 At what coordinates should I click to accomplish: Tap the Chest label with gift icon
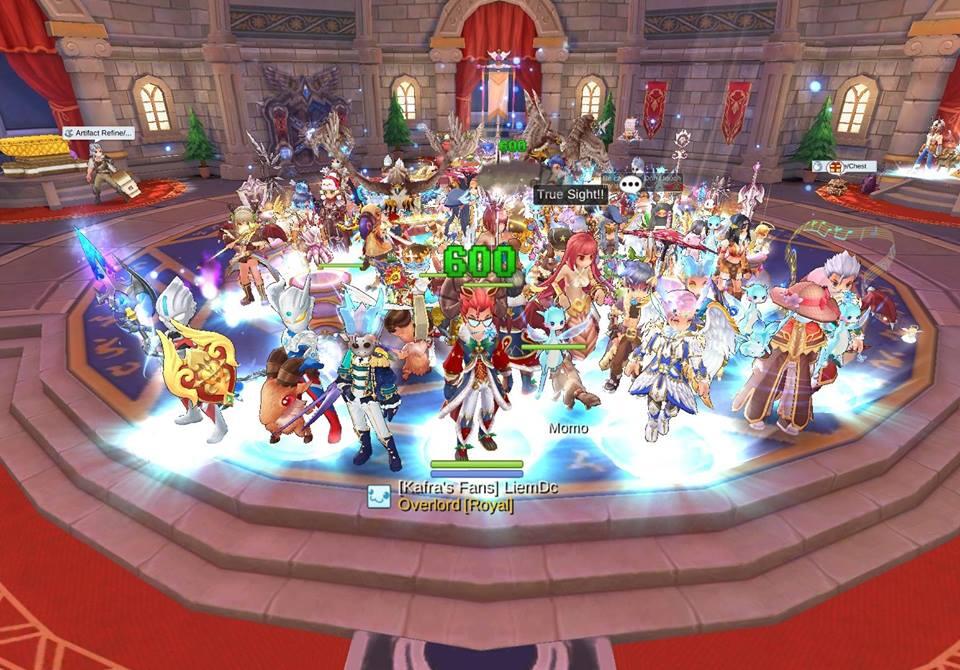pyautogui.click(x=844, y=166)
